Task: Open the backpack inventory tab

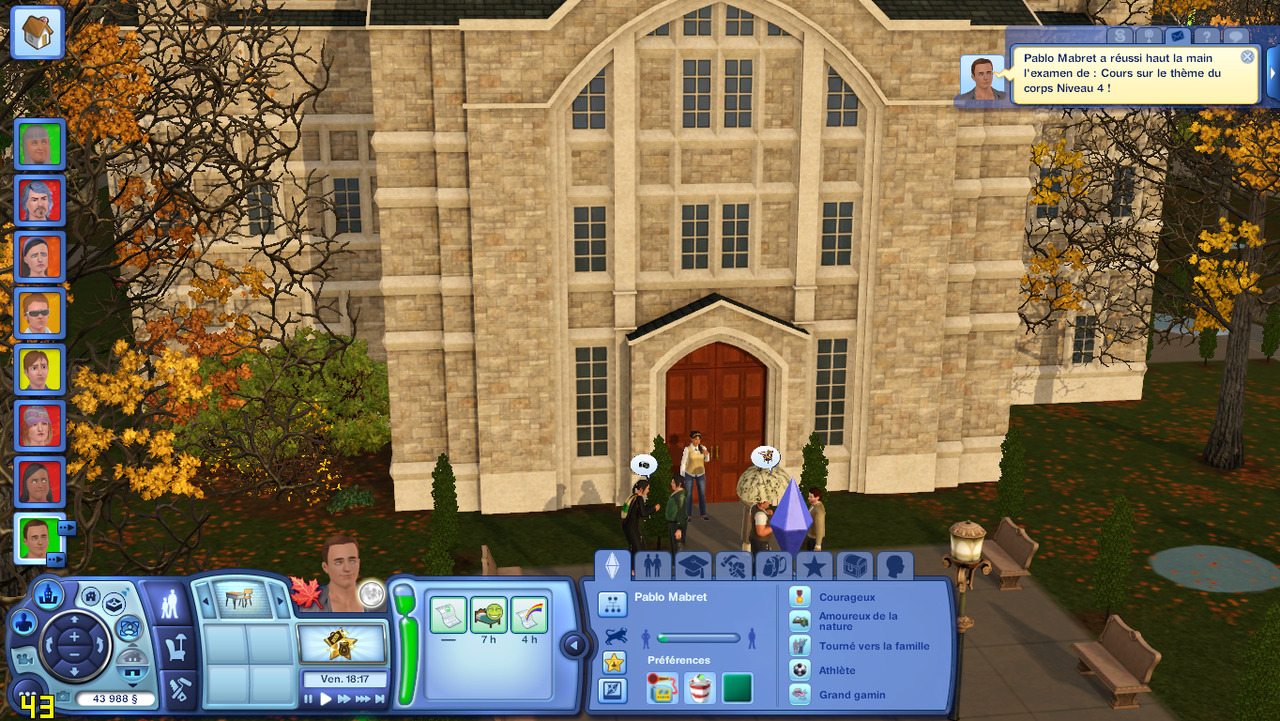Action: click(x=774, y=567)
